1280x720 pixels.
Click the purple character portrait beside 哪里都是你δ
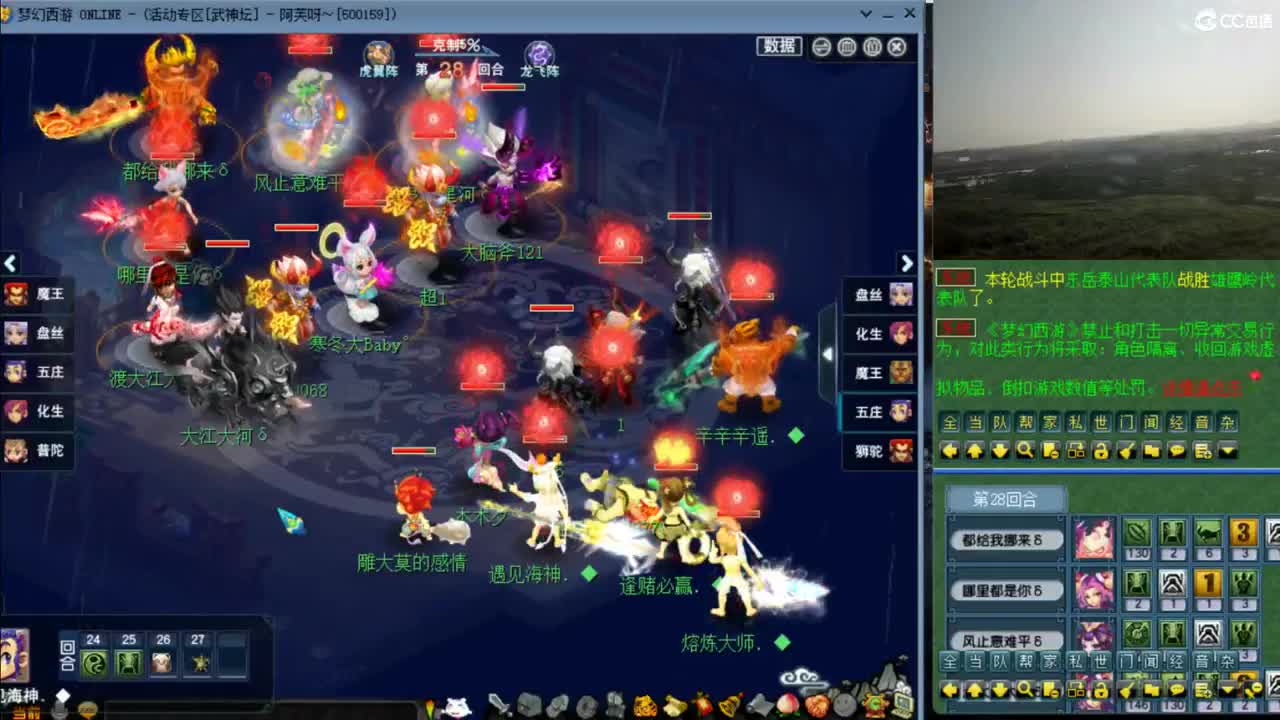coord(1095,590)
